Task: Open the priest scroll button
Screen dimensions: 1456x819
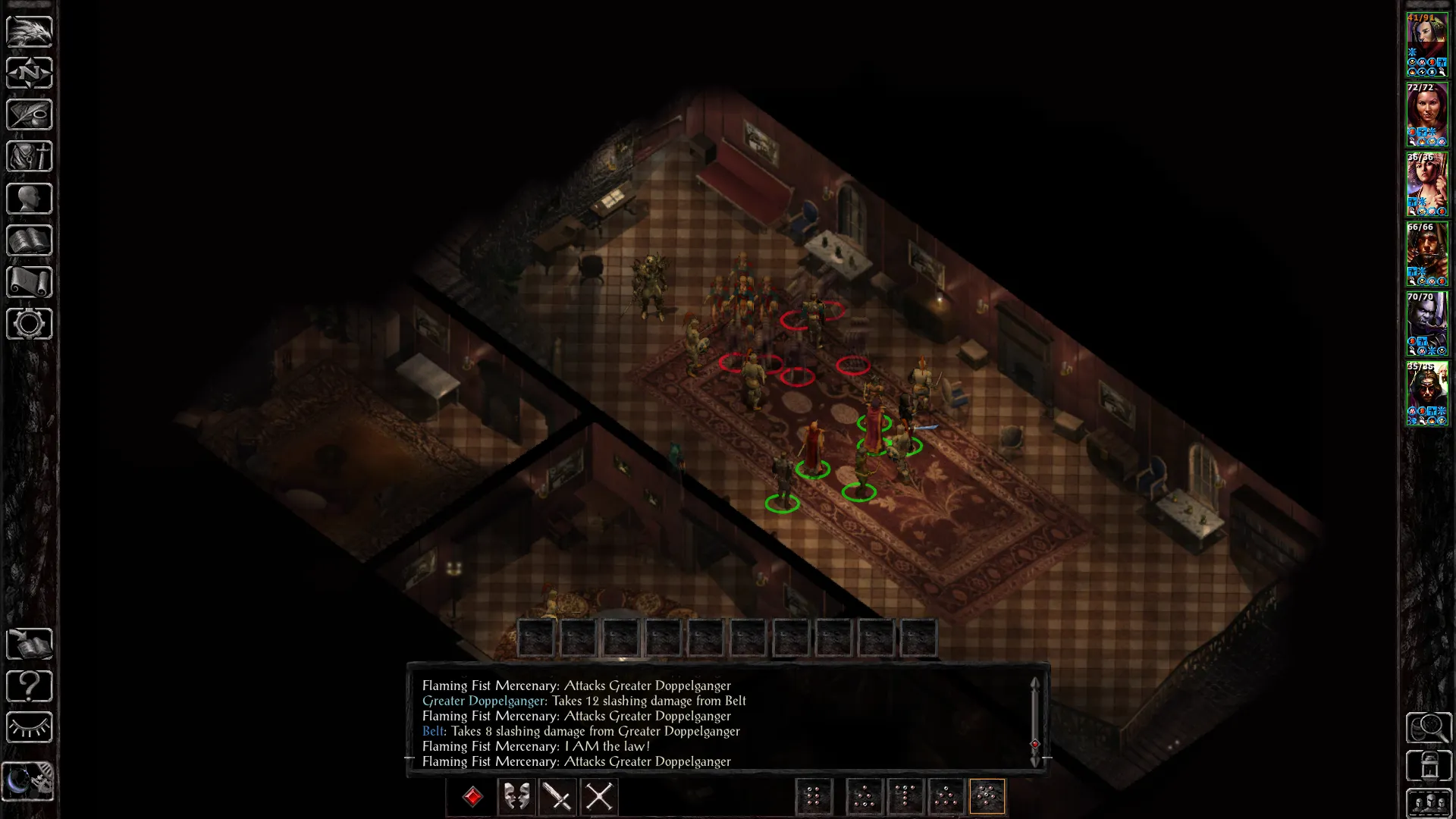Action: tap(30, 282)
